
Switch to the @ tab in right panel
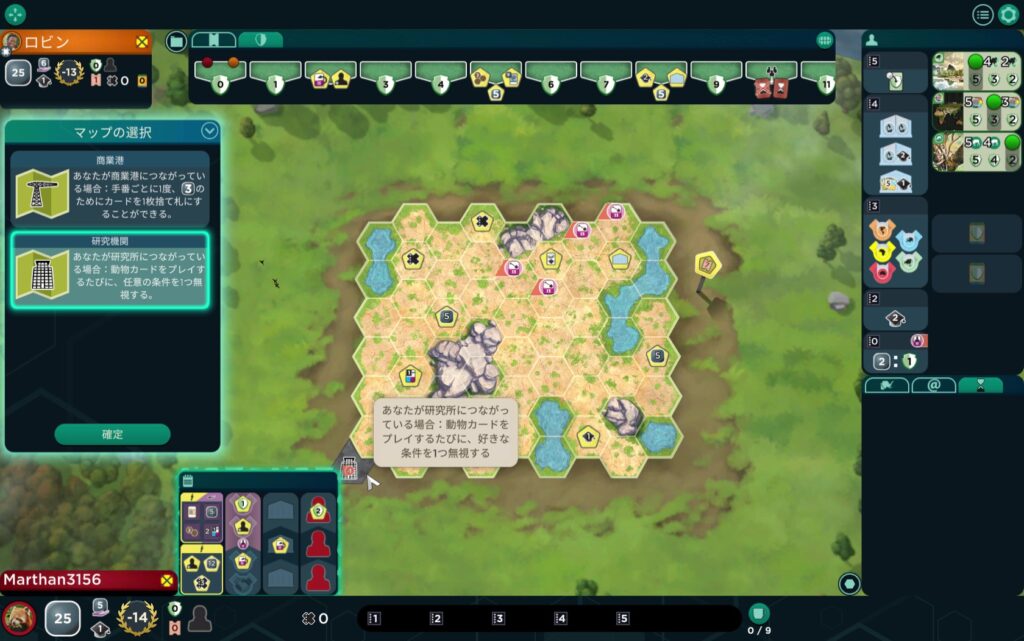click(x=933, y=385)
